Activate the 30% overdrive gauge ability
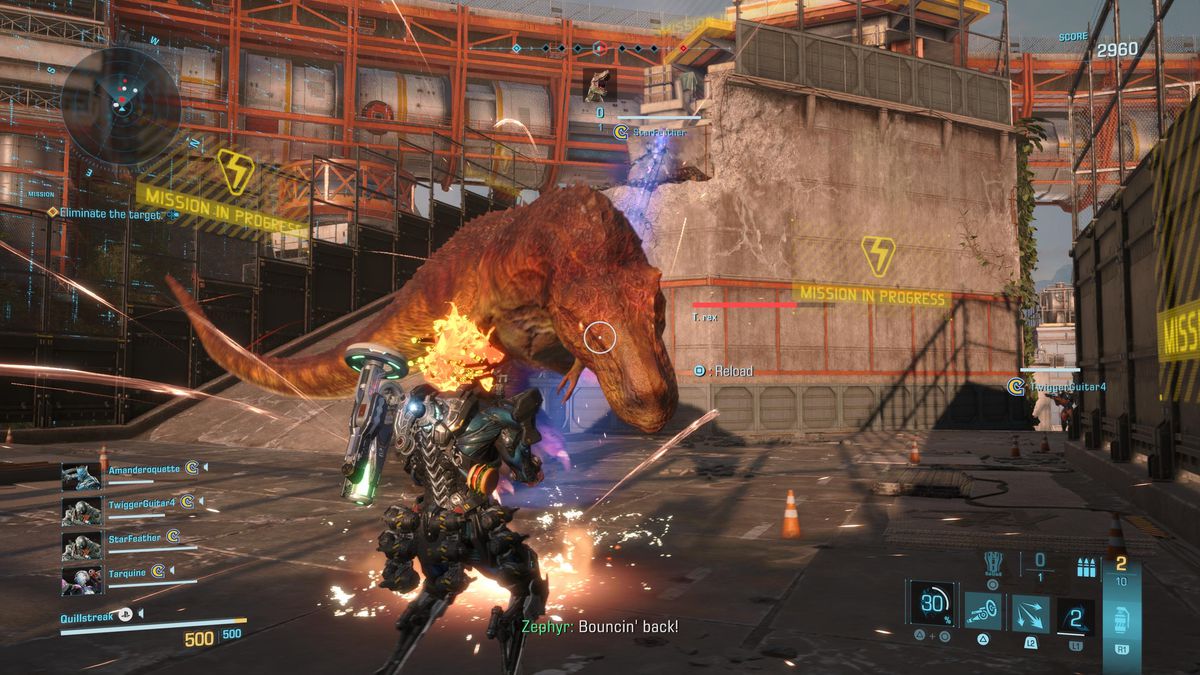 click(932, 603)
